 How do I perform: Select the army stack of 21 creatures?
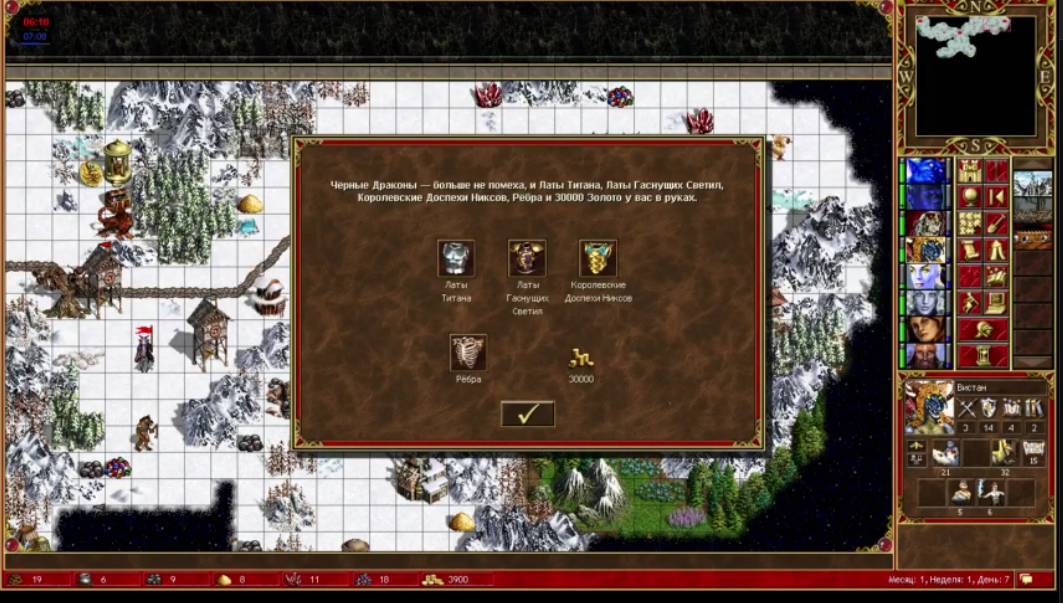[944, 453]
